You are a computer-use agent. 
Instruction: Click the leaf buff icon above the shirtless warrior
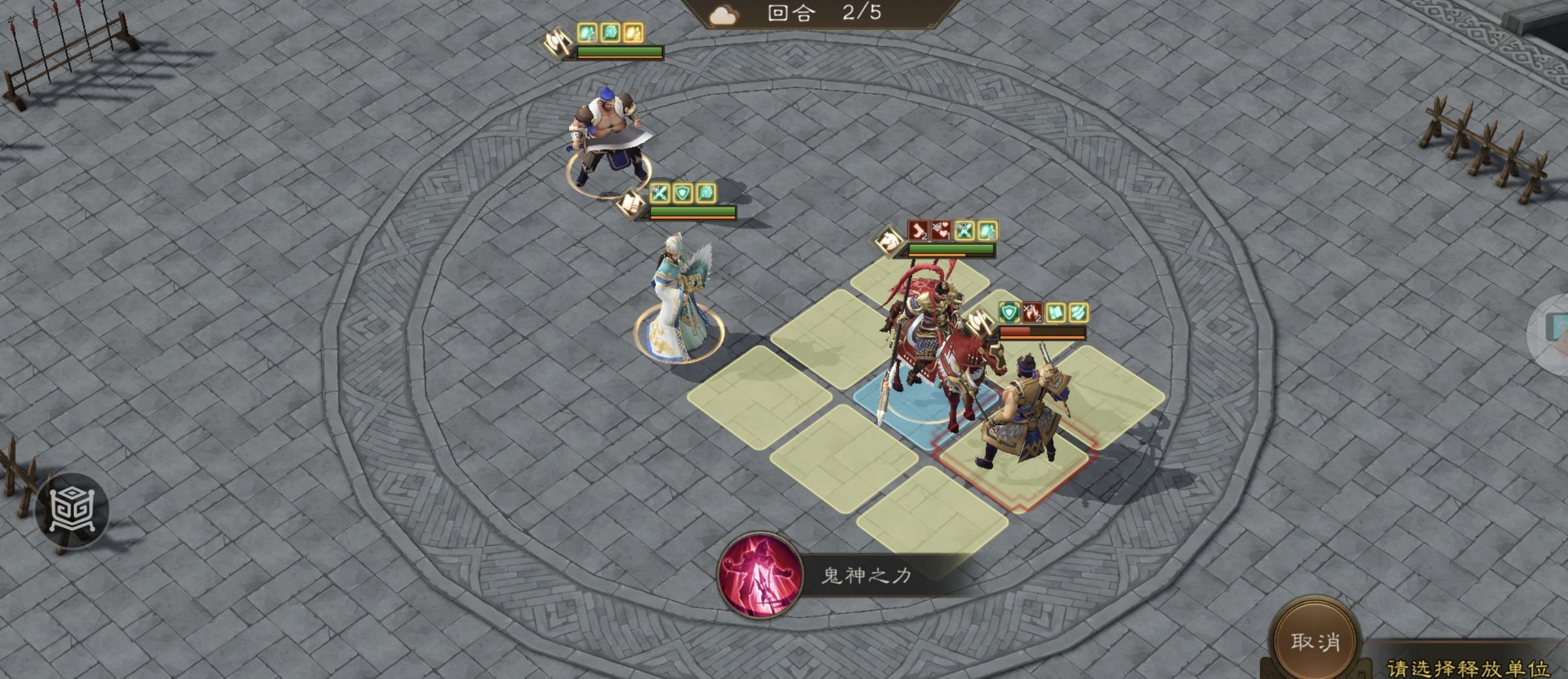click(x=611, y=34)
